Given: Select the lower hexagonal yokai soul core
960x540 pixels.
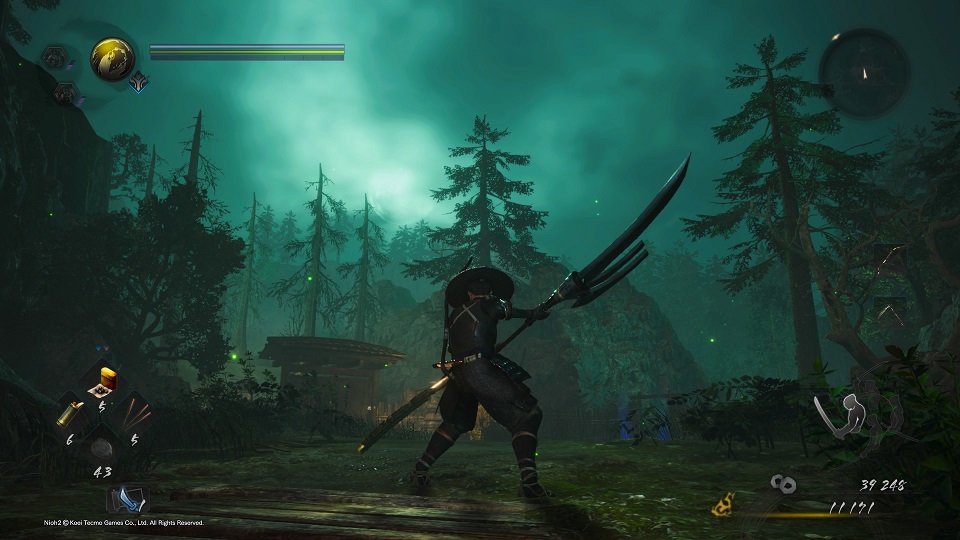Looking at the screenshot, I should pyautogui.click(x=67, y=93).
